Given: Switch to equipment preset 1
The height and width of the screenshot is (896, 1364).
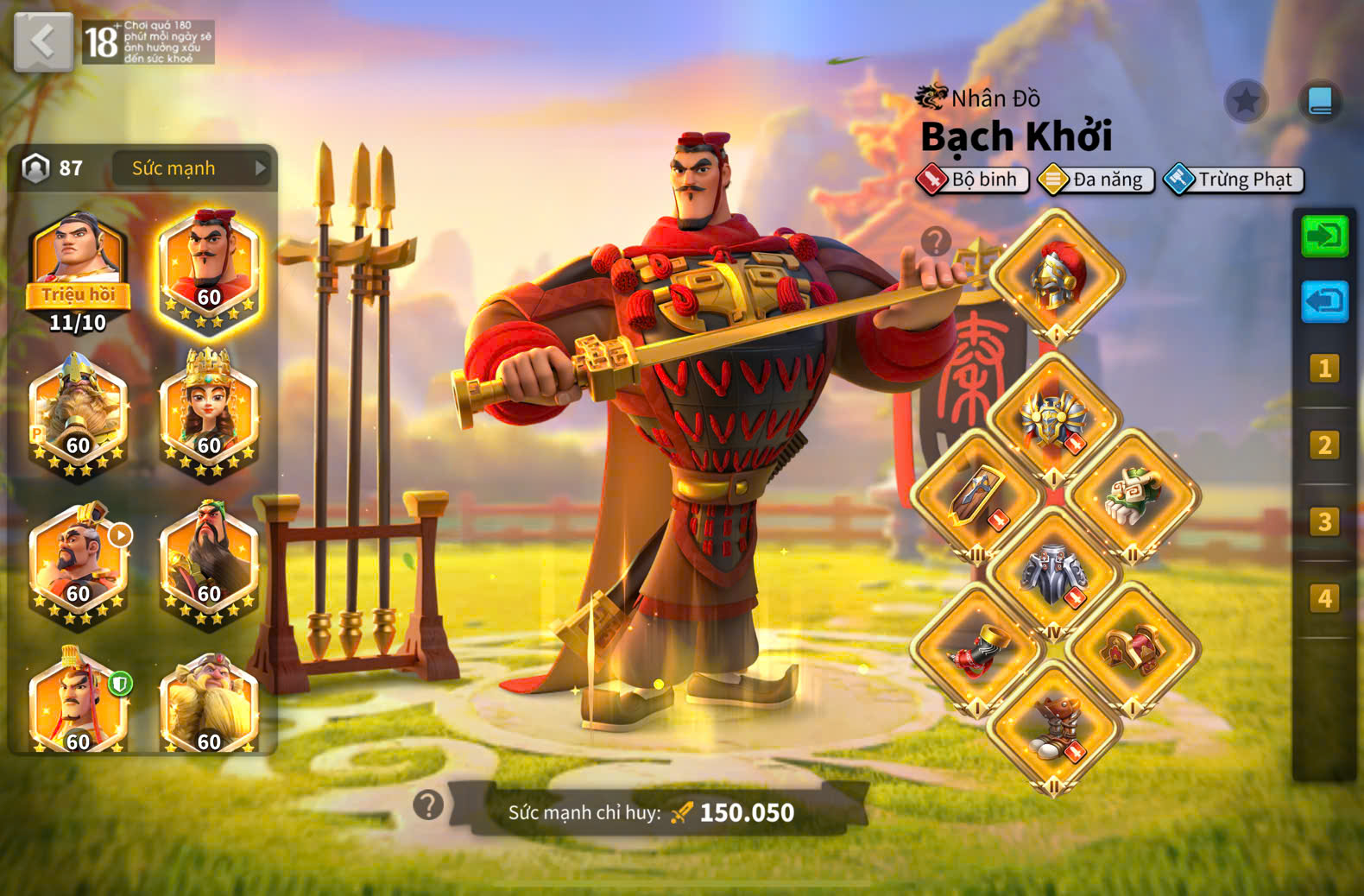Looking at the screenshot, I should [1324, 369].
